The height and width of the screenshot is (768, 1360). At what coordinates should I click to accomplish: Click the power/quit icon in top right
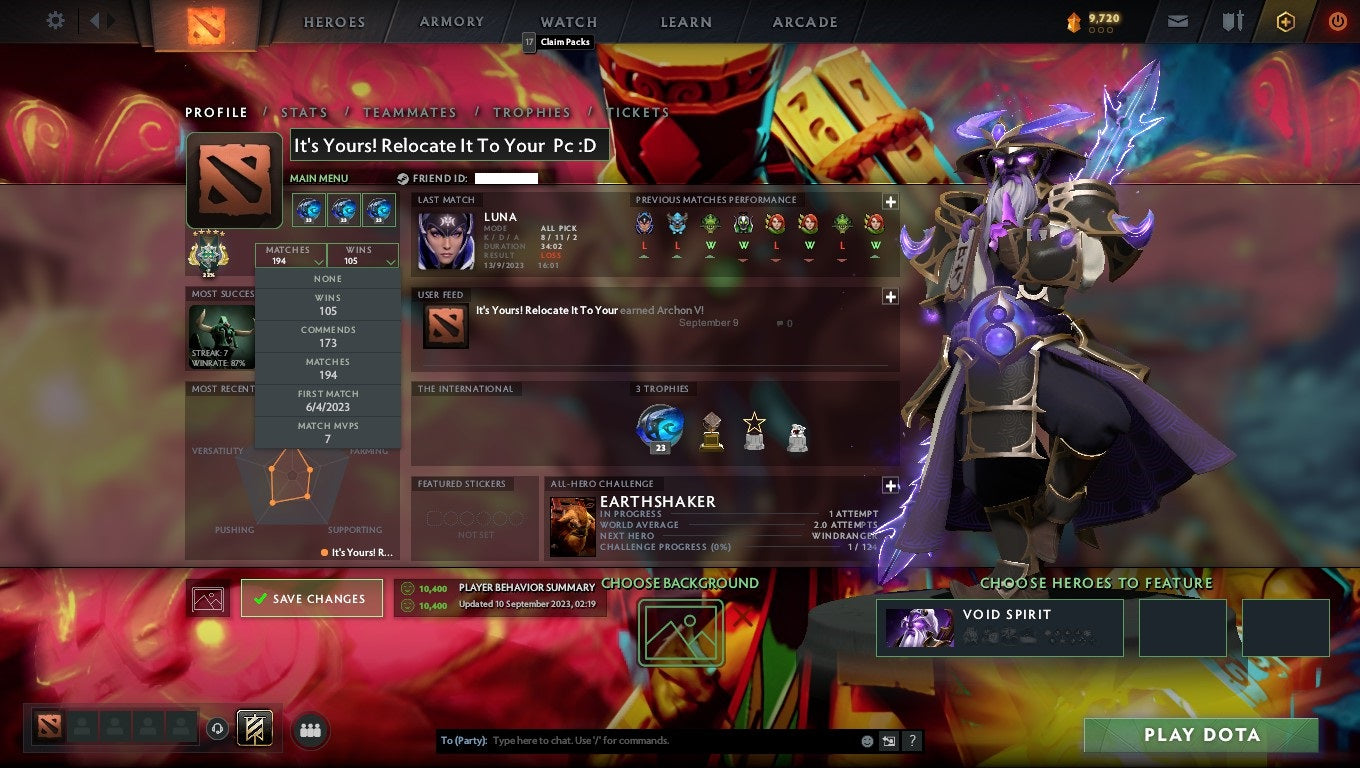[x=1337, y=21]
